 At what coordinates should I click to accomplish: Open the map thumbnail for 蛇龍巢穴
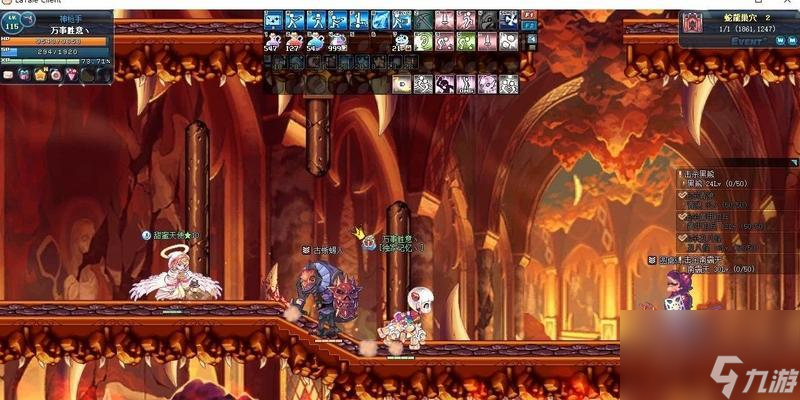(x=693, y=22)
